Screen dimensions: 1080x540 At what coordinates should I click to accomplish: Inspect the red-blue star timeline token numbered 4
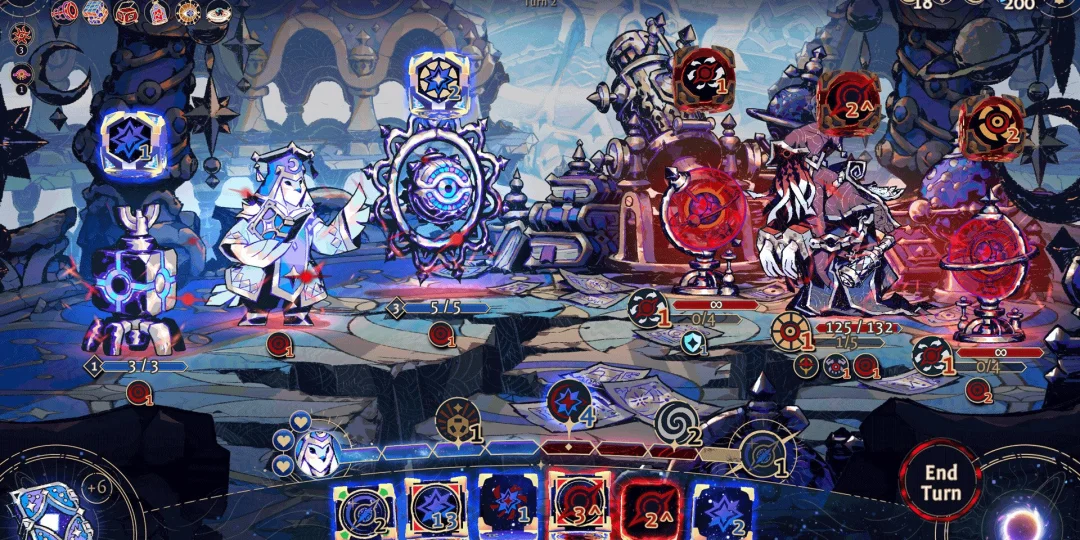(x=568, y=402)
